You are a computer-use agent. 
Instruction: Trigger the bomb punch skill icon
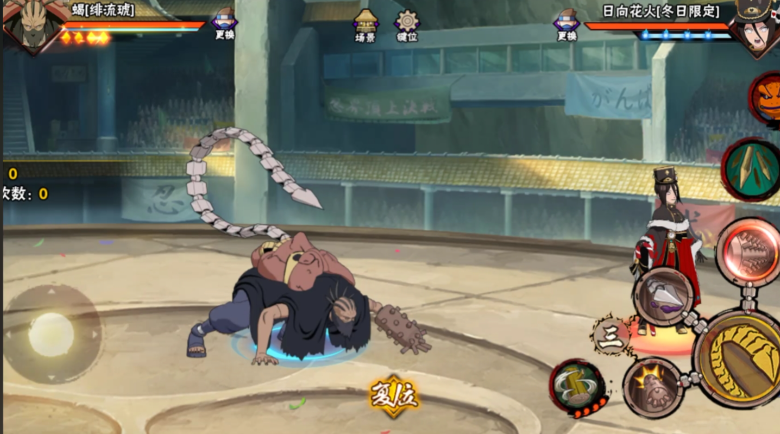coord(652,387)
